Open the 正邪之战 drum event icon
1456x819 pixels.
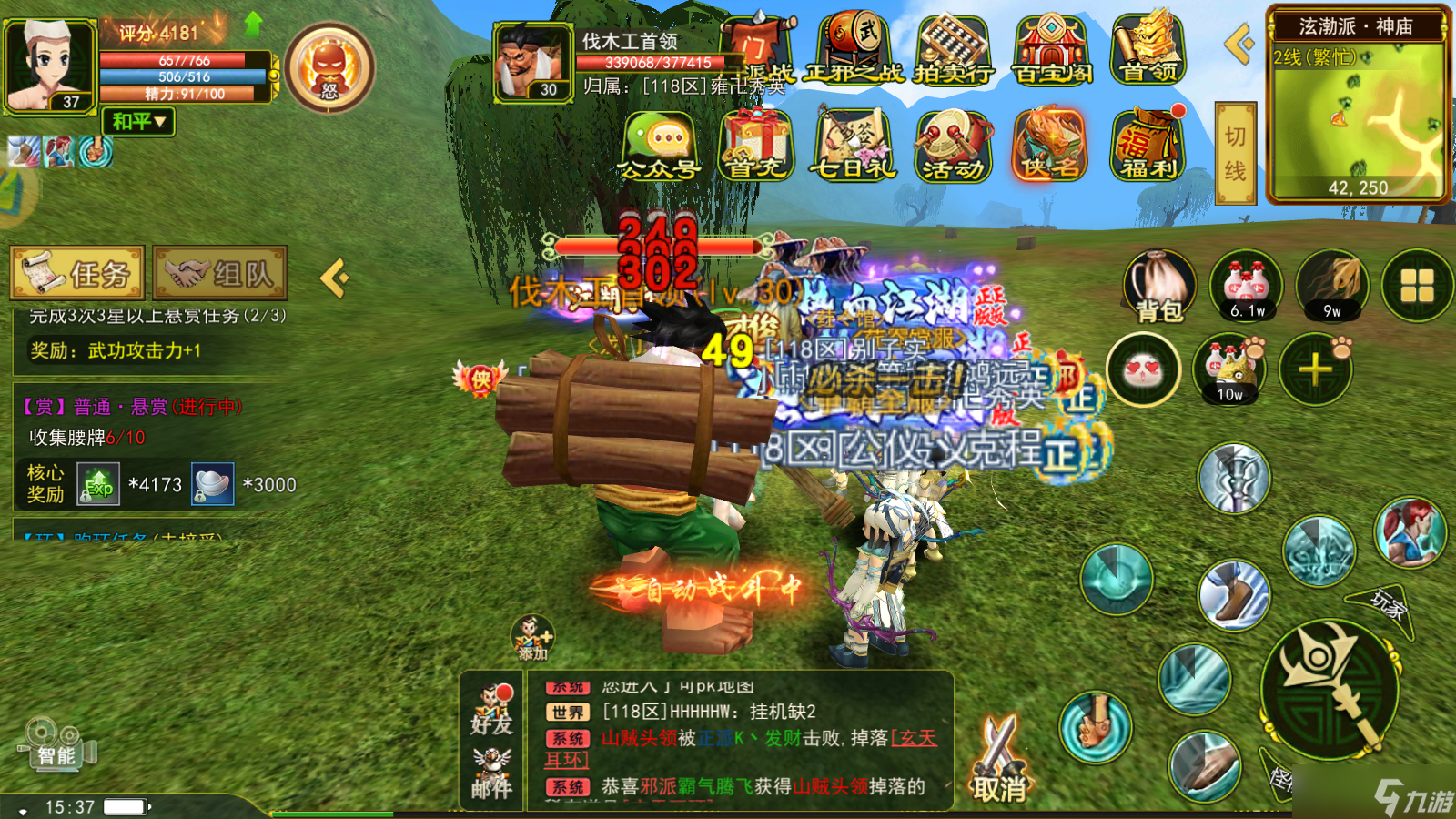pyautogui.click(x=855, y=51)
